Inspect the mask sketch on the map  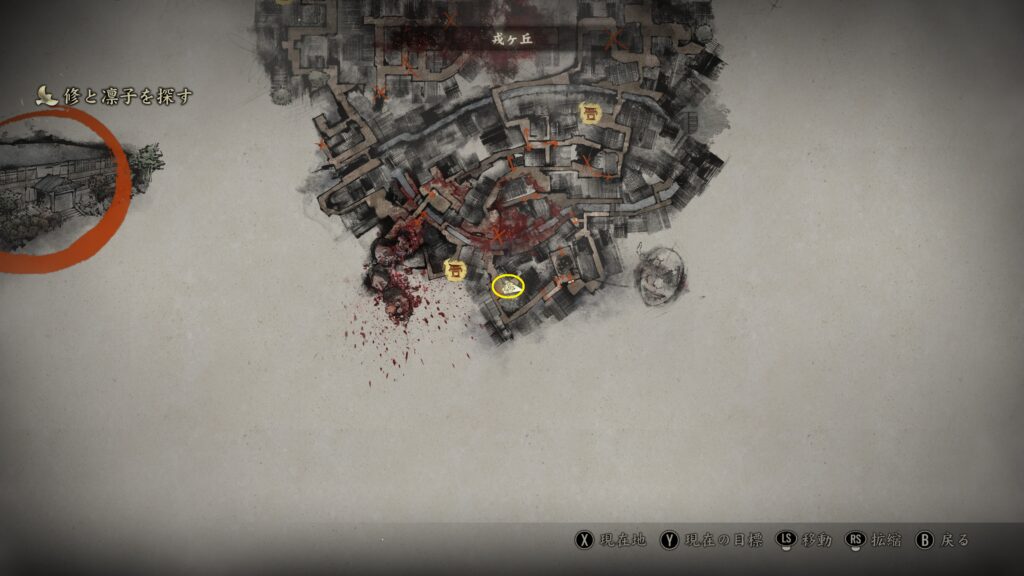659,274
